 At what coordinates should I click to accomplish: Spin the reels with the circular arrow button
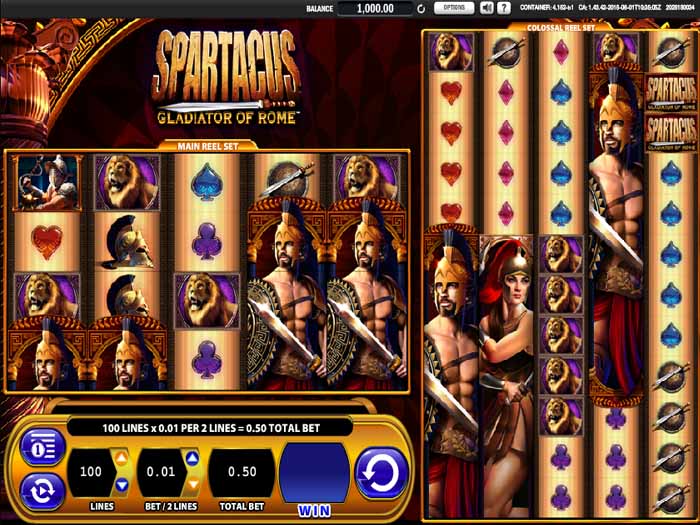tap(381, 472)
